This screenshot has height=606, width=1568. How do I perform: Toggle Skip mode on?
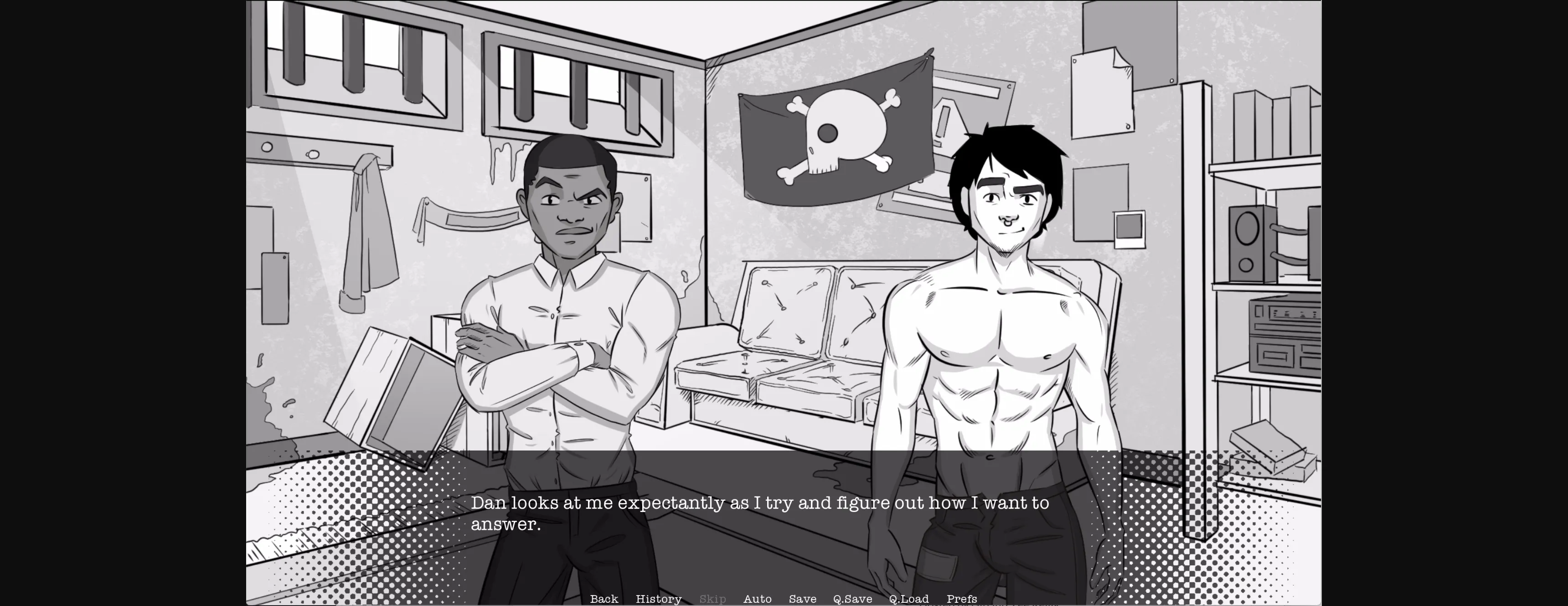[713, 599]
